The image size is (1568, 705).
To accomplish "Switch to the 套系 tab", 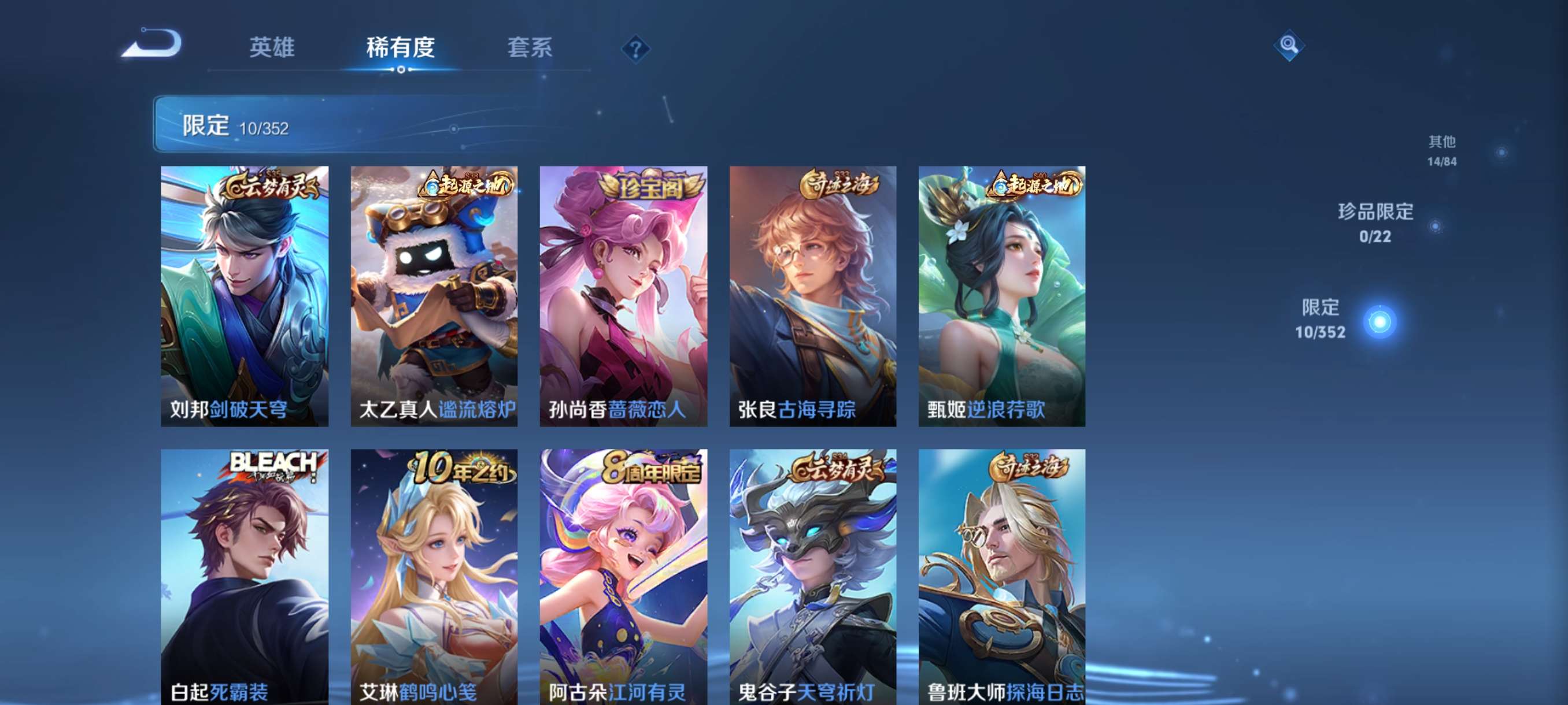I will 530,49.
